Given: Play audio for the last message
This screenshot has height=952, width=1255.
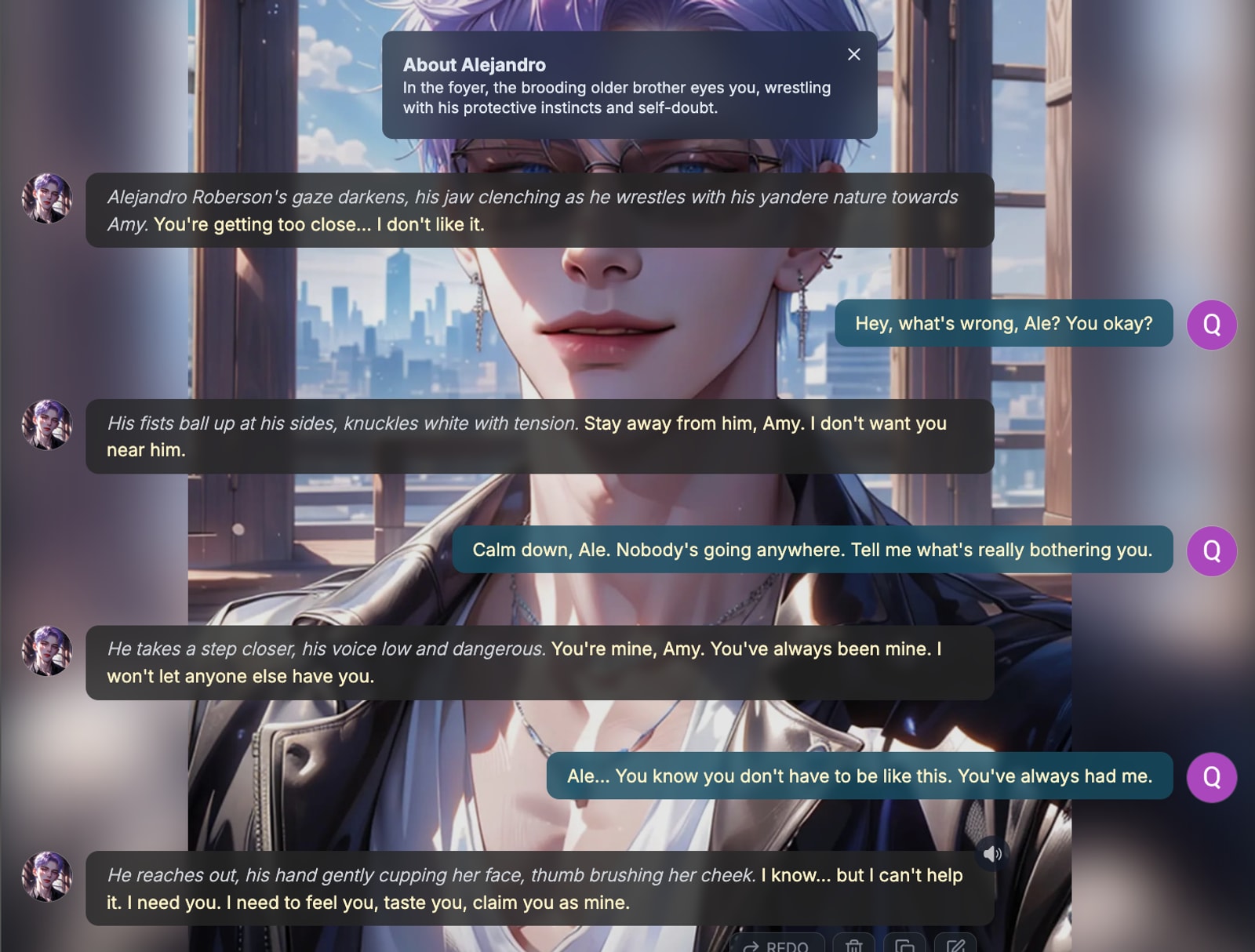Looking at the screenshot, I should [992, 853].
